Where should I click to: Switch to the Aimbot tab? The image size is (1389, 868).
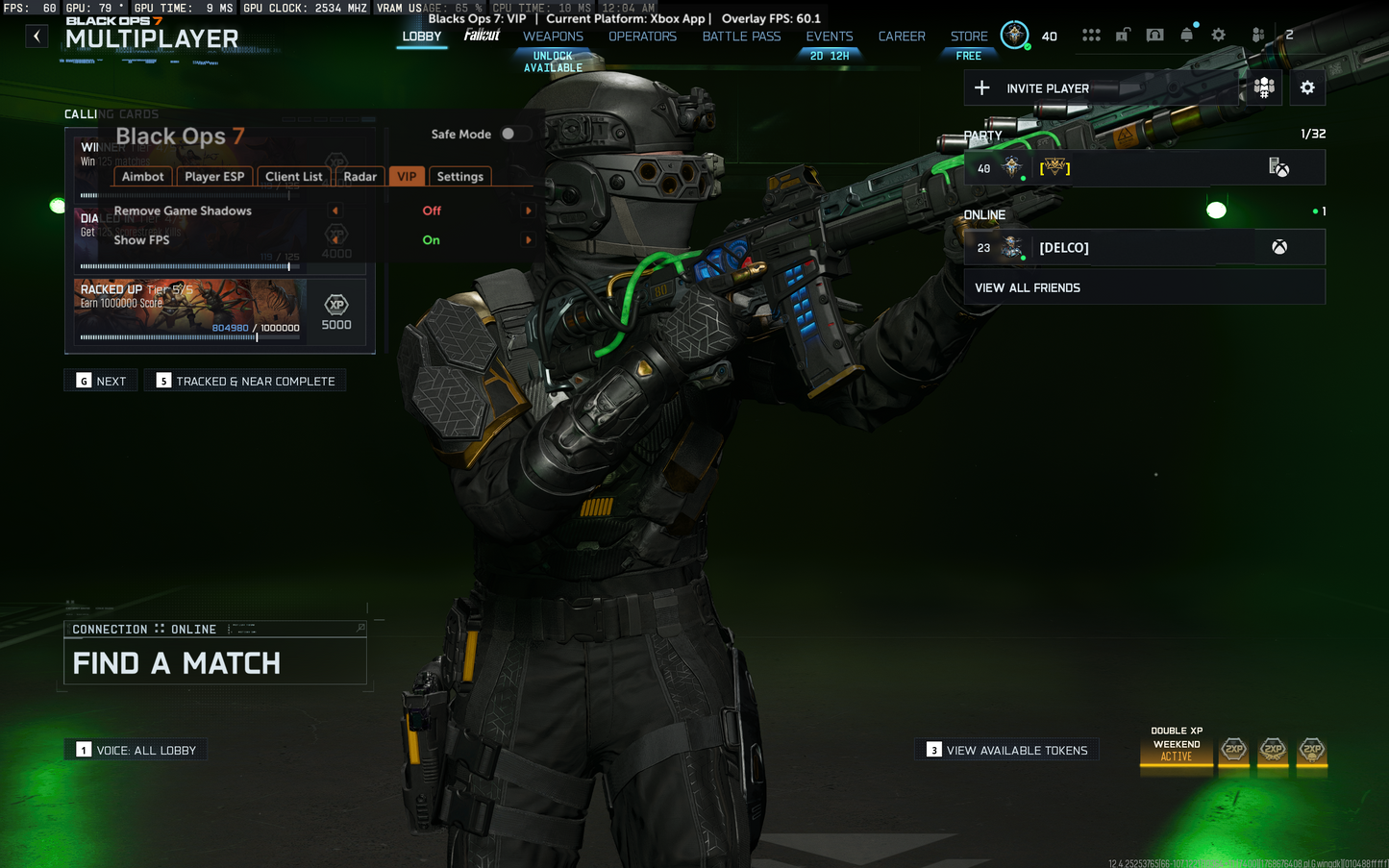coord(142,177)
